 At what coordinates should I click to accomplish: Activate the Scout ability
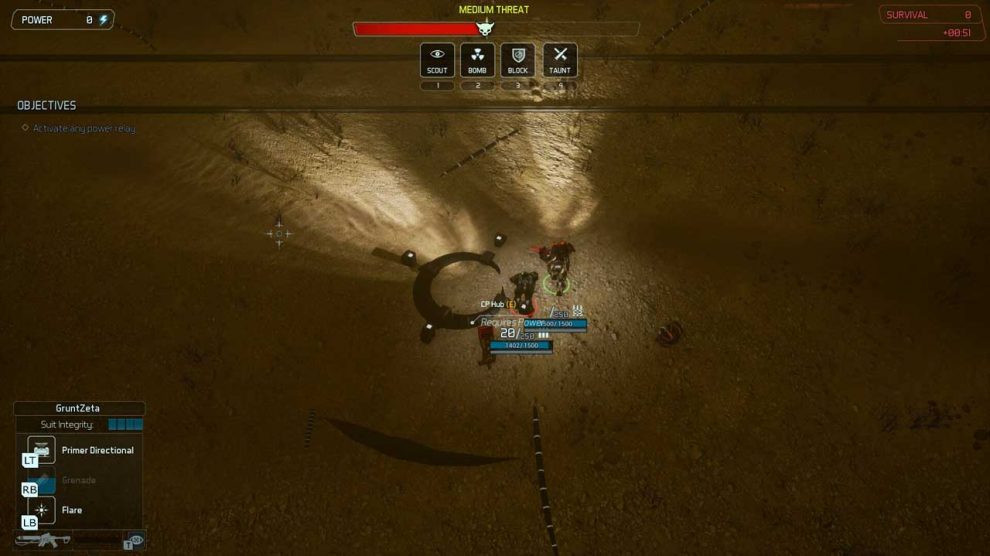[437, 59]
